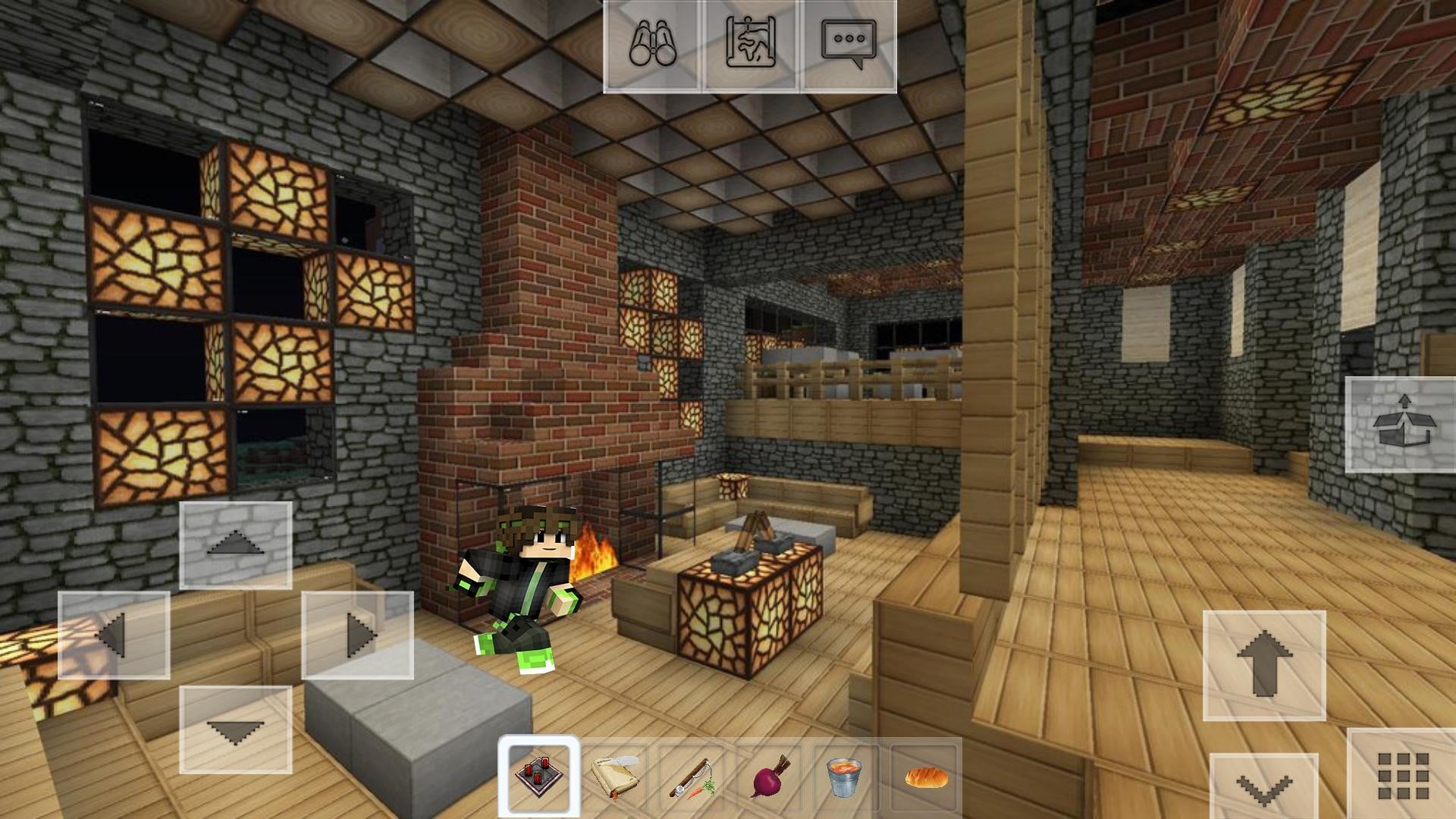Tap the binoculars view button
The image size is (1456, 819).
652,45
